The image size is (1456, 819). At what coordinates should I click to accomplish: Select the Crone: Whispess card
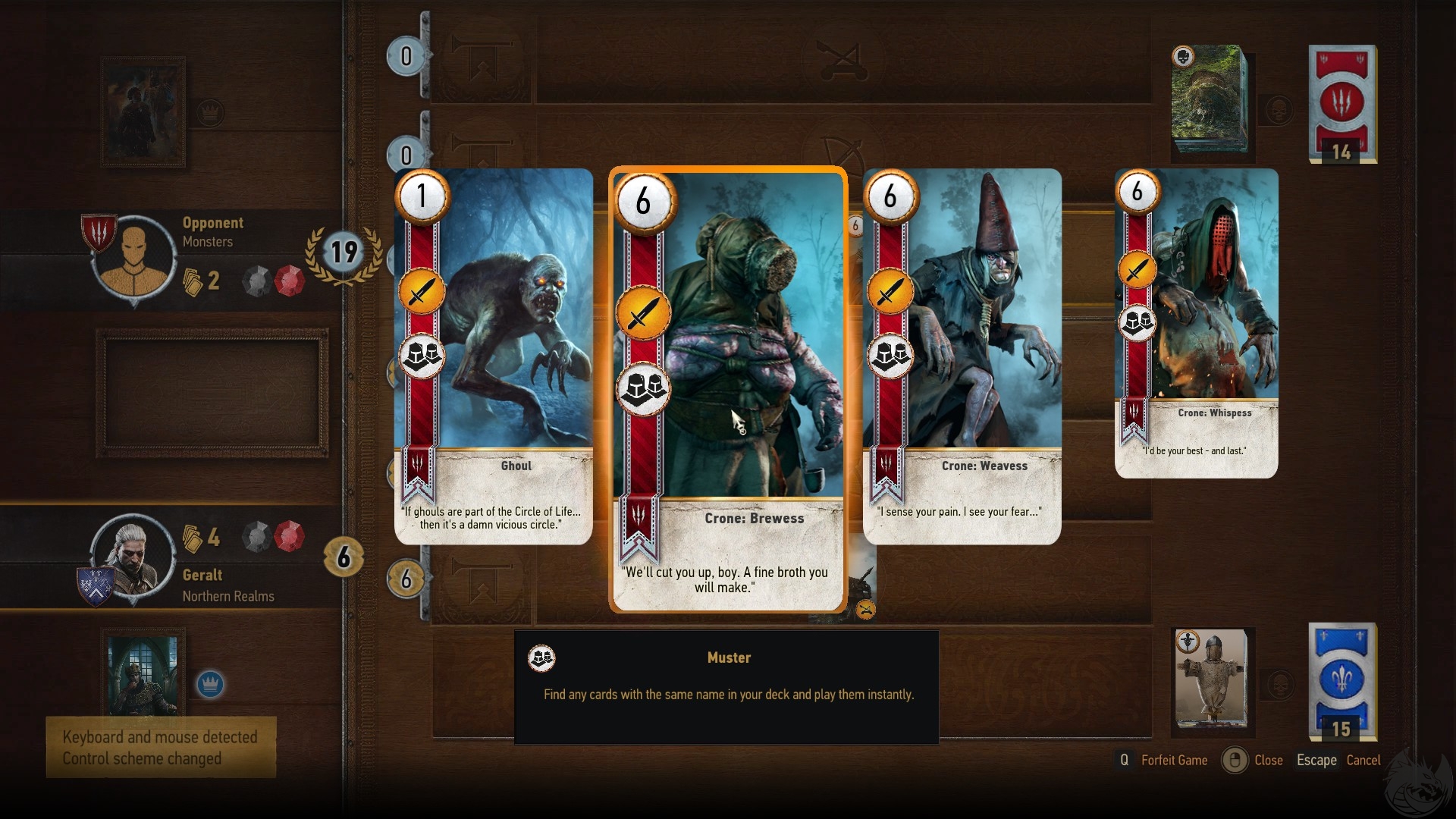tap(1197, 323)
